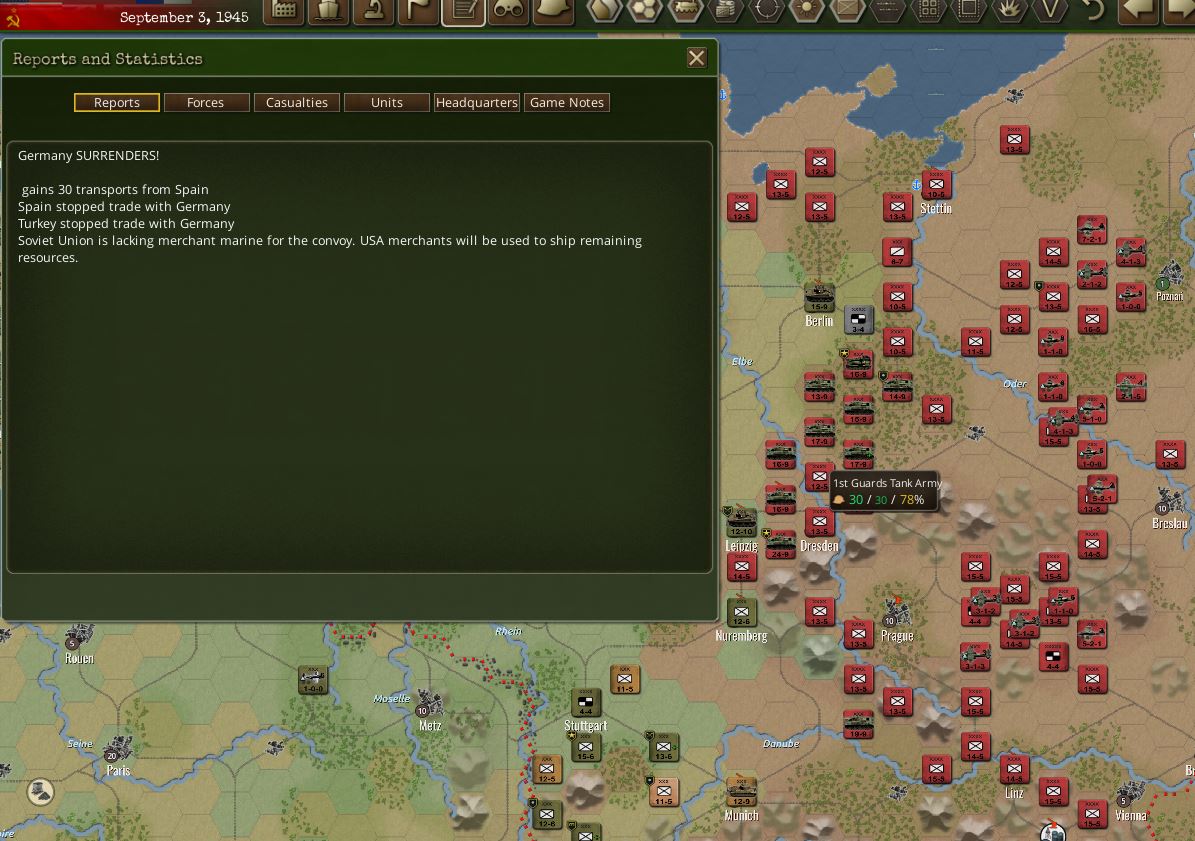Switch to the Forces tab
Screen dimensions: 1195x841
click(x=205, y=102)
